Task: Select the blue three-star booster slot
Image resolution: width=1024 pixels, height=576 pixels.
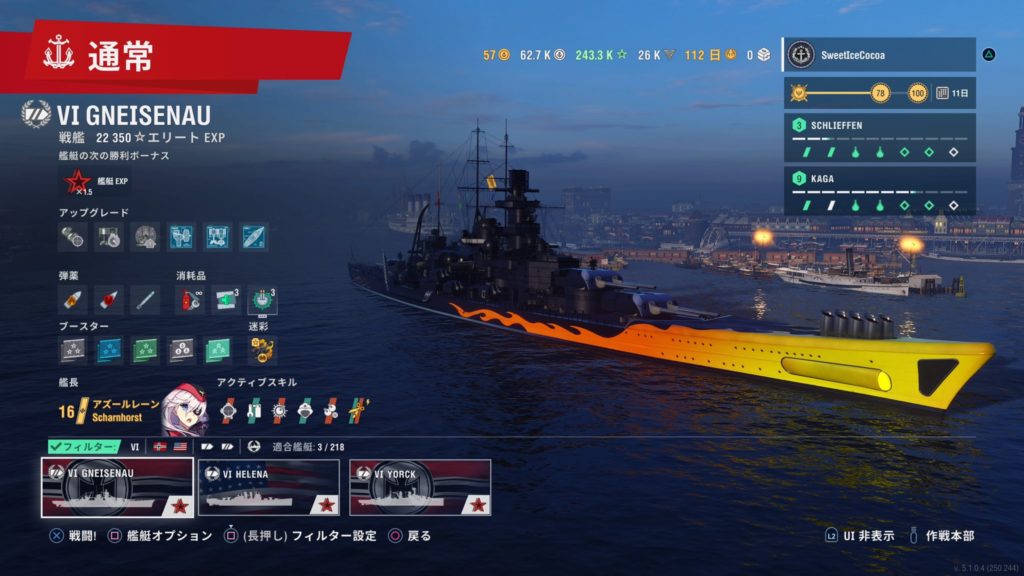Action: click(x=109, y=349)
